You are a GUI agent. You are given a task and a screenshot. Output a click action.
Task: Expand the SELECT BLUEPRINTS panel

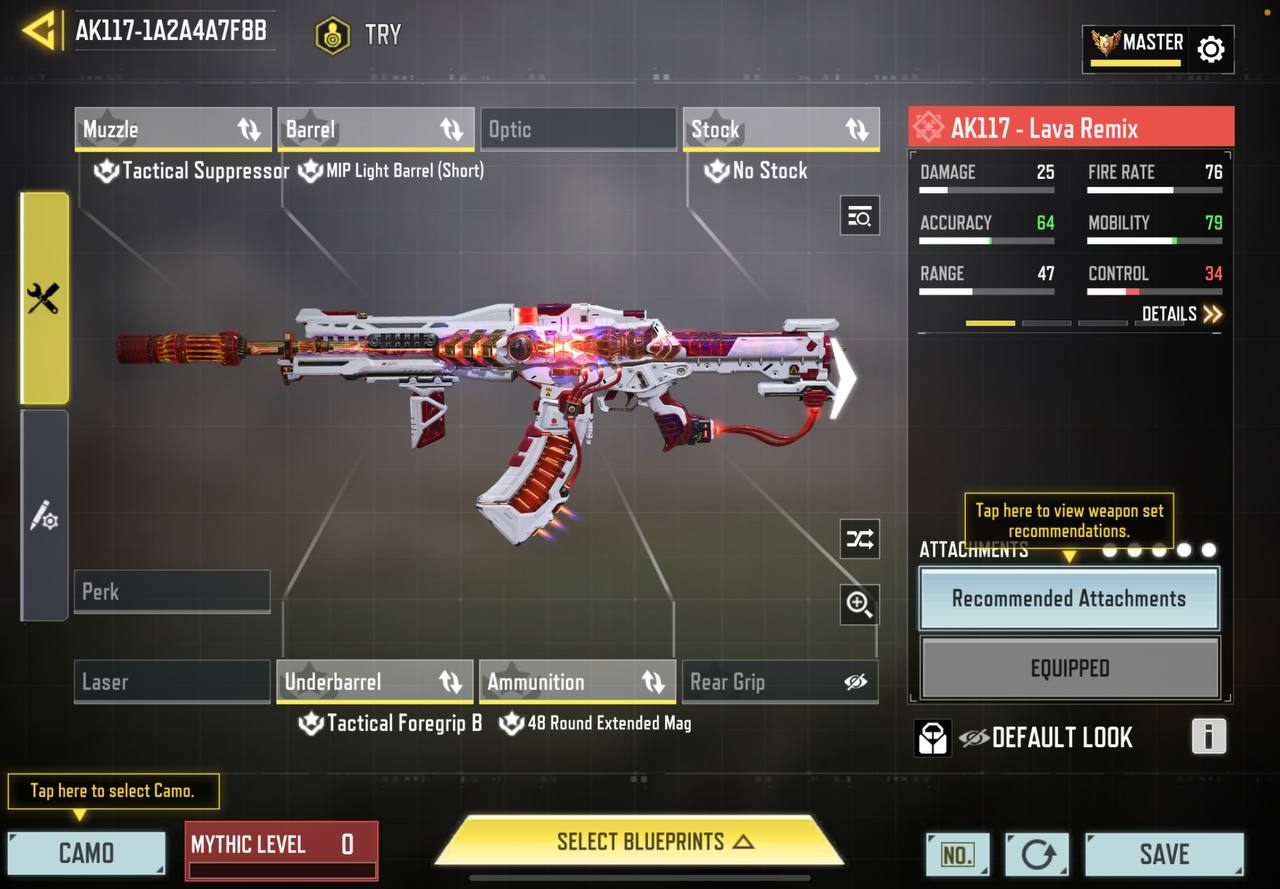coord(640,842)
